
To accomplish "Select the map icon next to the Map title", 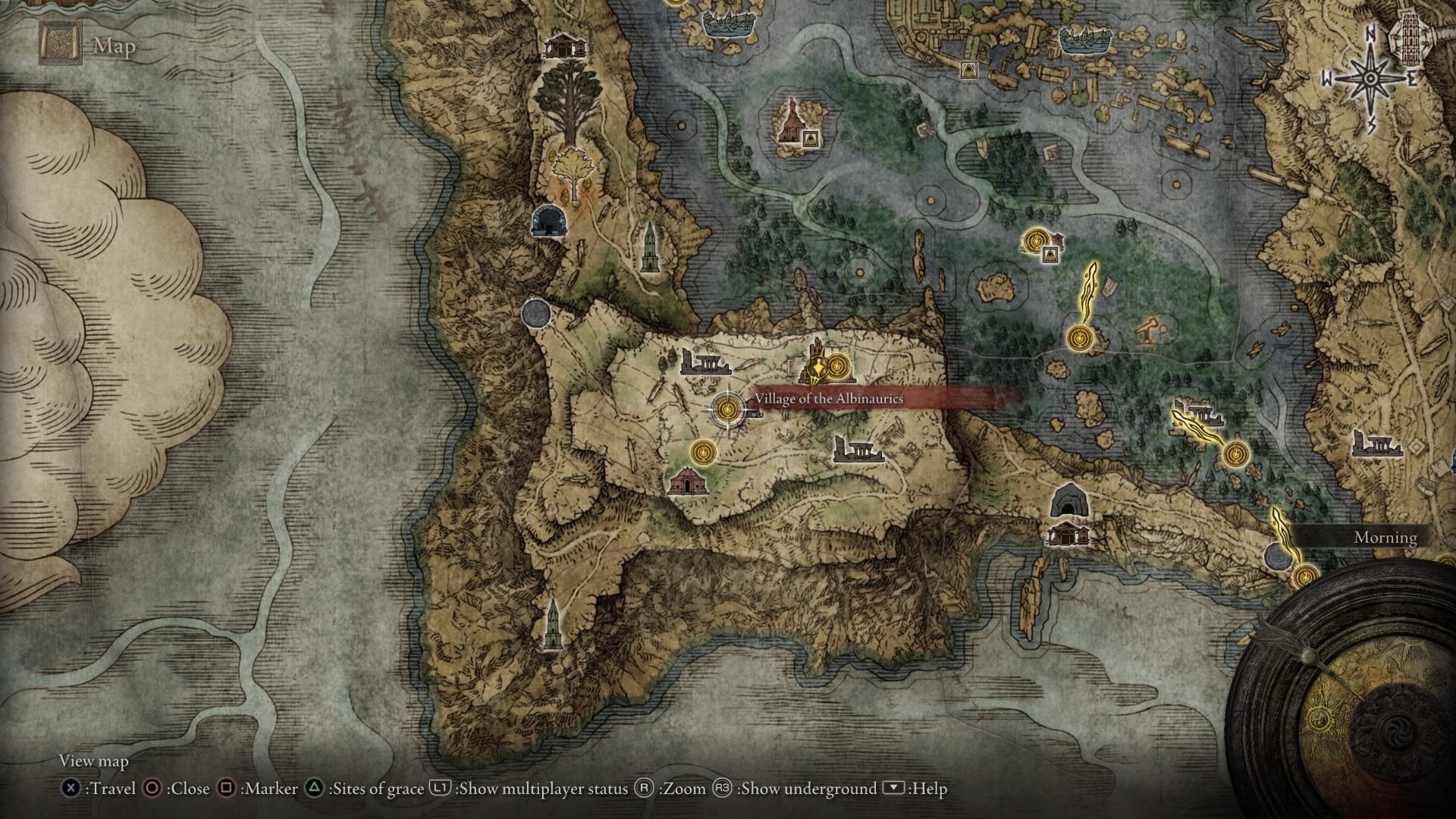I will click(59, 42).
